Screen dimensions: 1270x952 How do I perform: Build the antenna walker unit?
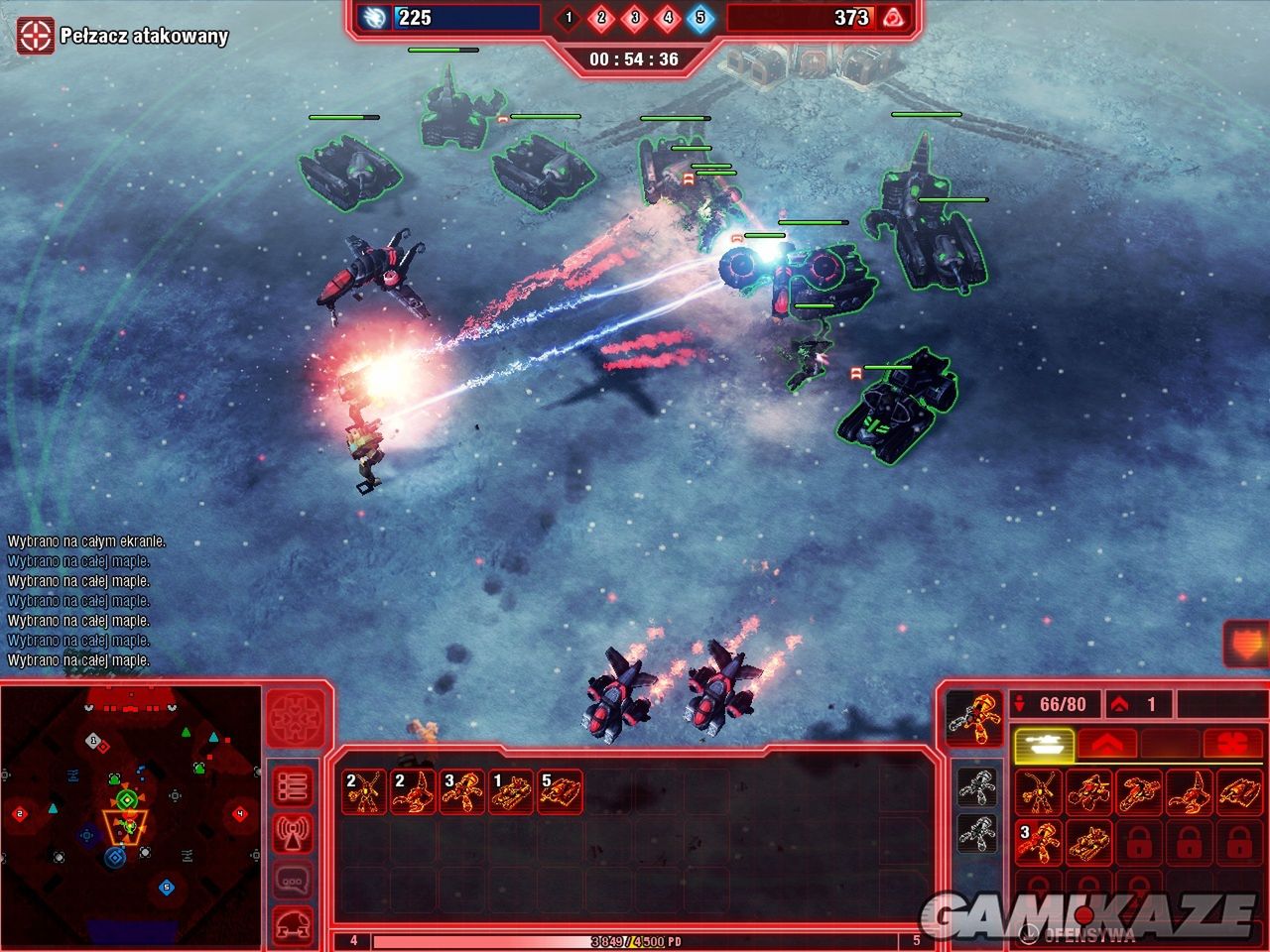coord(1039,791)
